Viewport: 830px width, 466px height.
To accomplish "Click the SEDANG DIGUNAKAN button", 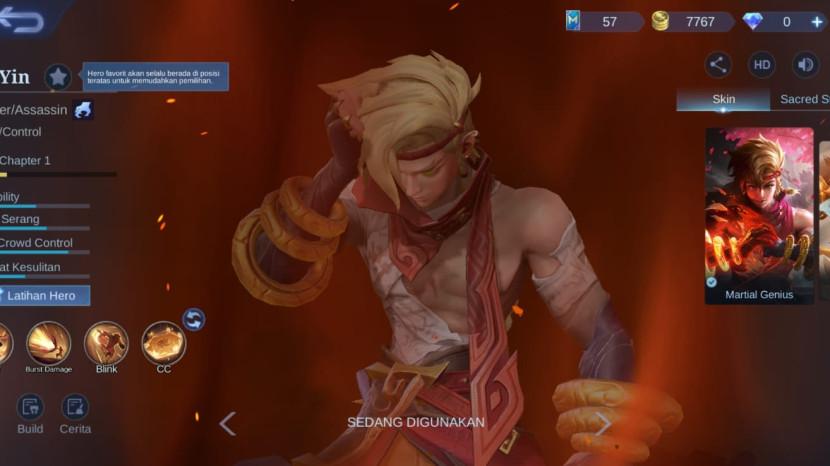I will (x=416, y=422).
